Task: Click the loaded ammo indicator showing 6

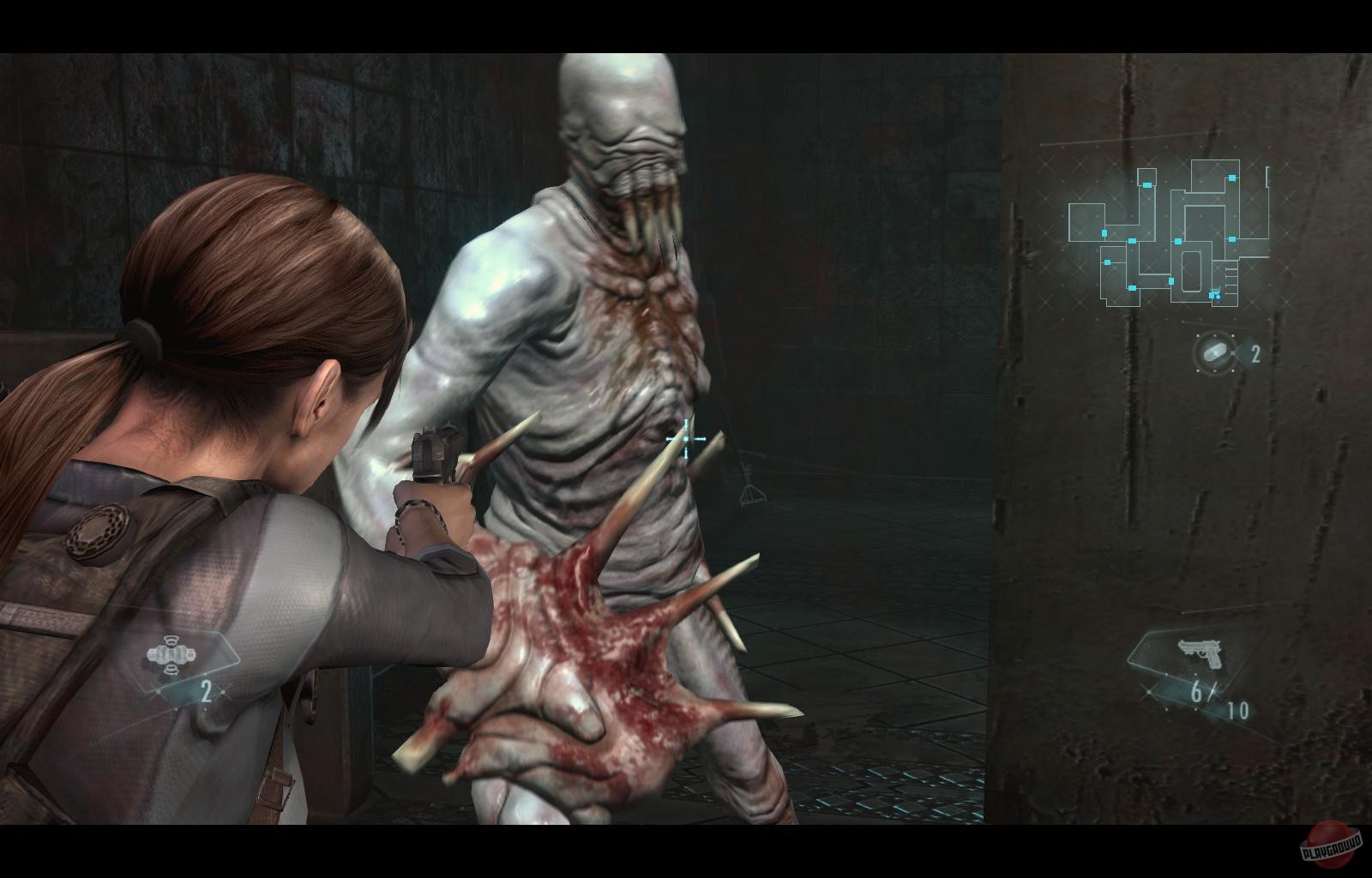Action: pyautogui.click(x=1195, y=694)
